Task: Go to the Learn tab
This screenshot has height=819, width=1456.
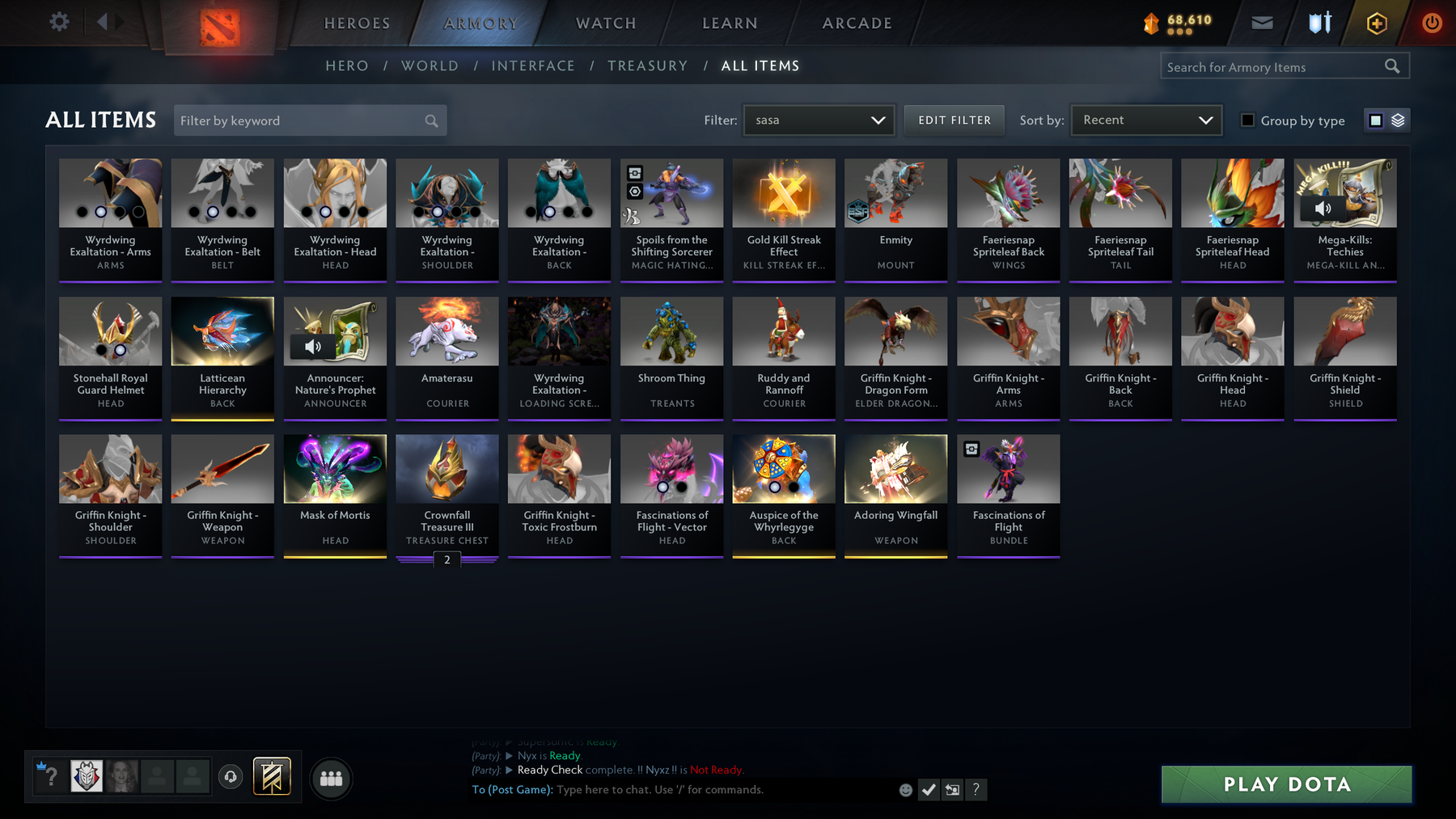Action: (730, 23)
